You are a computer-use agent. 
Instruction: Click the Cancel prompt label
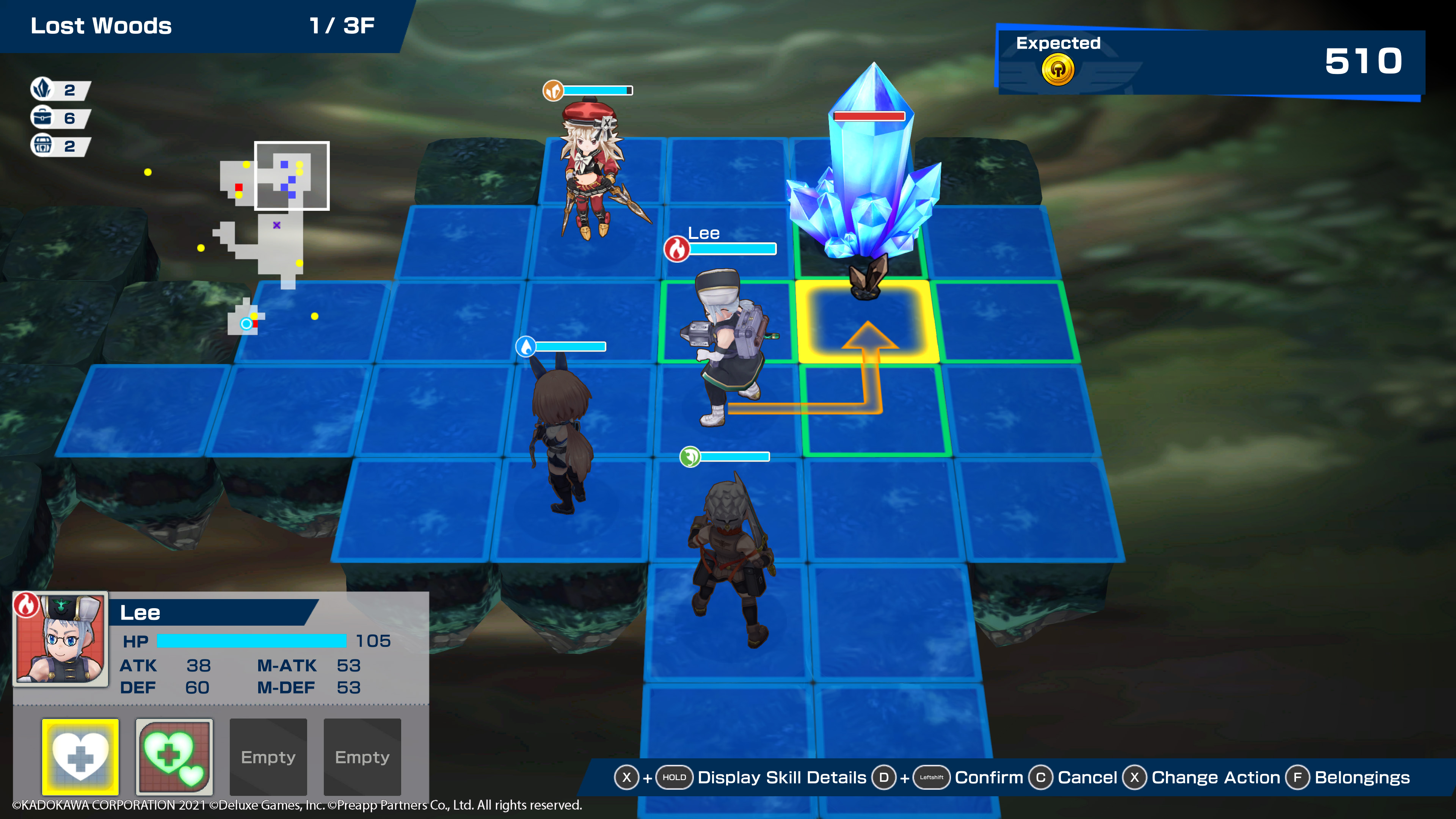pos(1087,778)
